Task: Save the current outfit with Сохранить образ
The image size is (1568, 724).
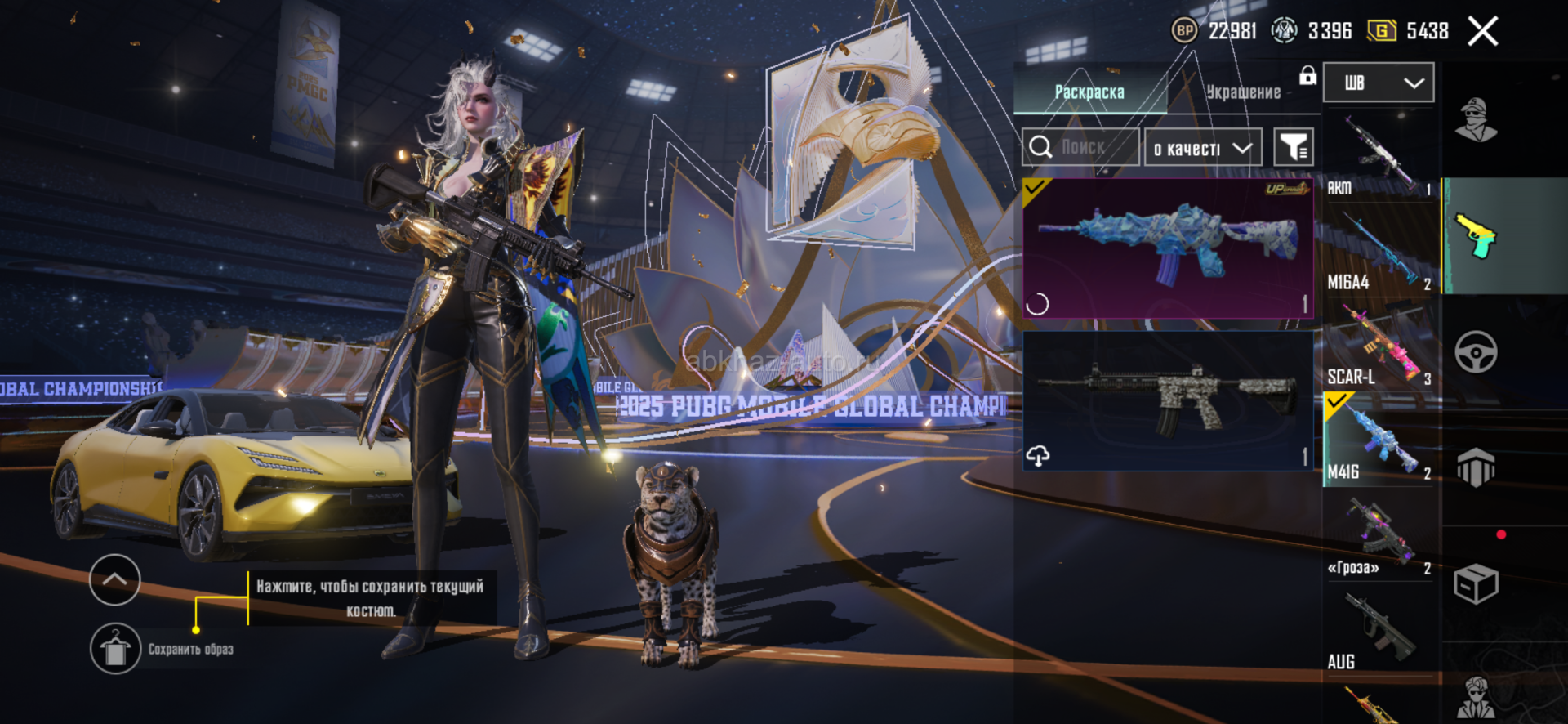Action: (115, 649)
